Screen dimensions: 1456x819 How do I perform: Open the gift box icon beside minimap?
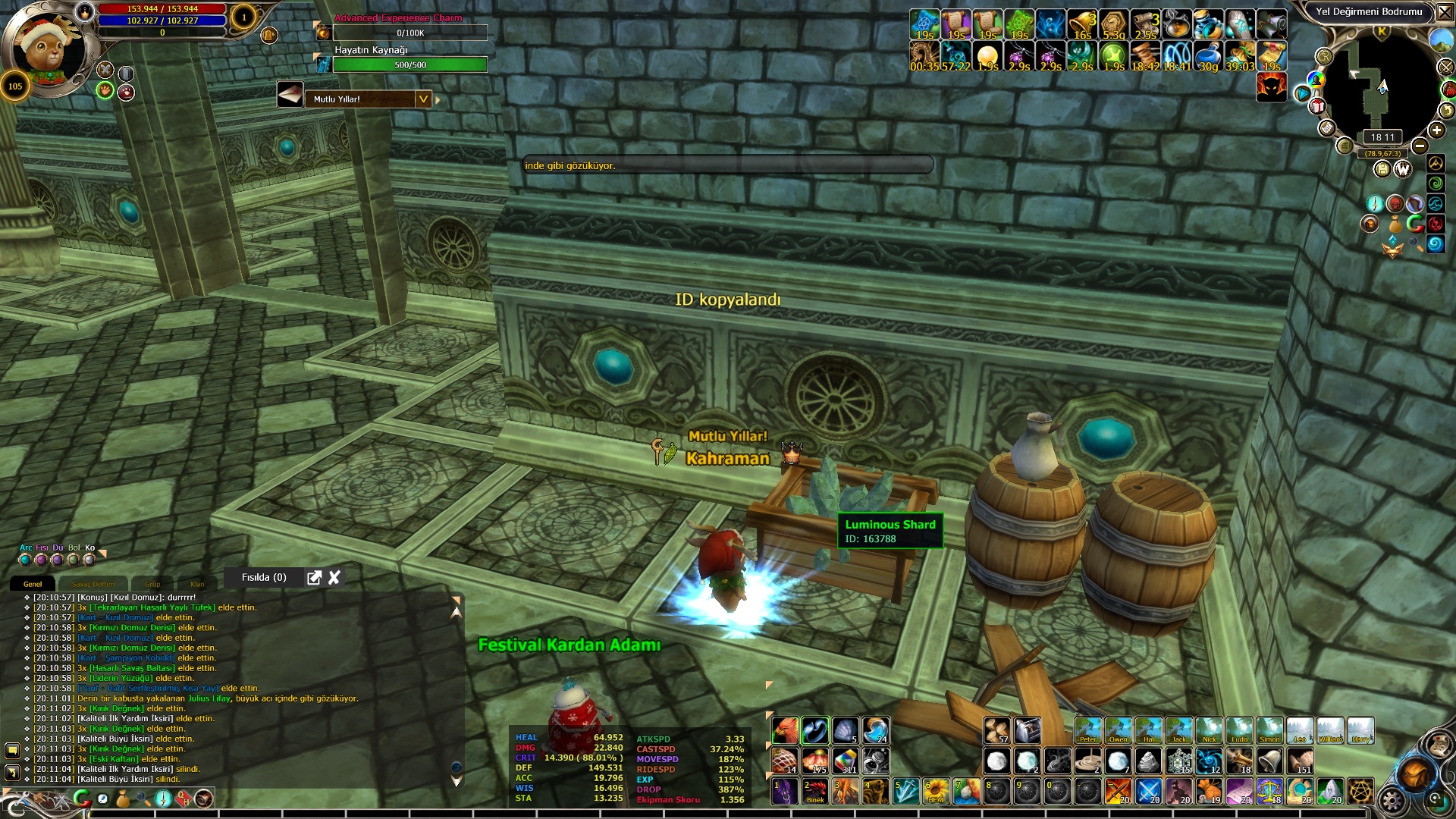click(1318, 106)
